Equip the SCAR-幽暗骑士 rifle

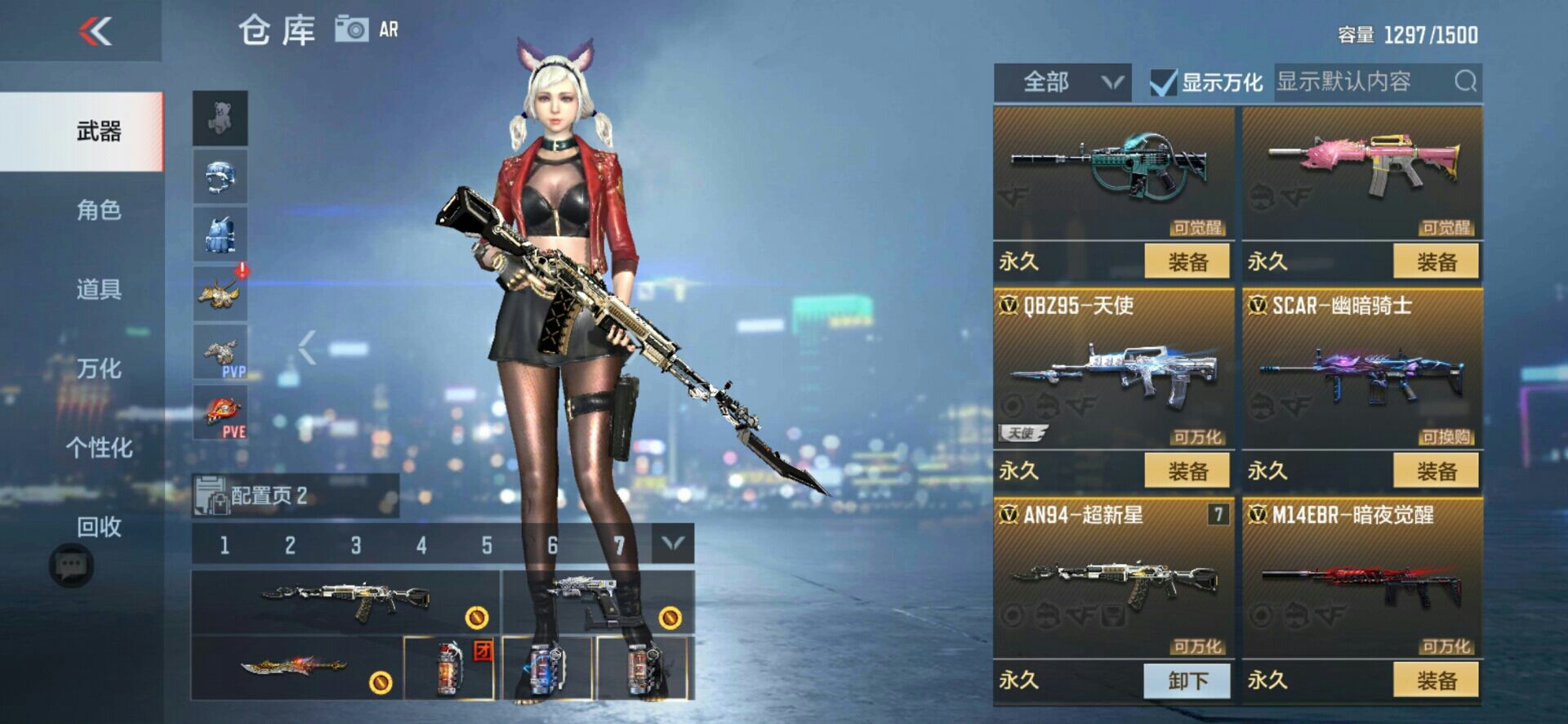[1436, 471]
